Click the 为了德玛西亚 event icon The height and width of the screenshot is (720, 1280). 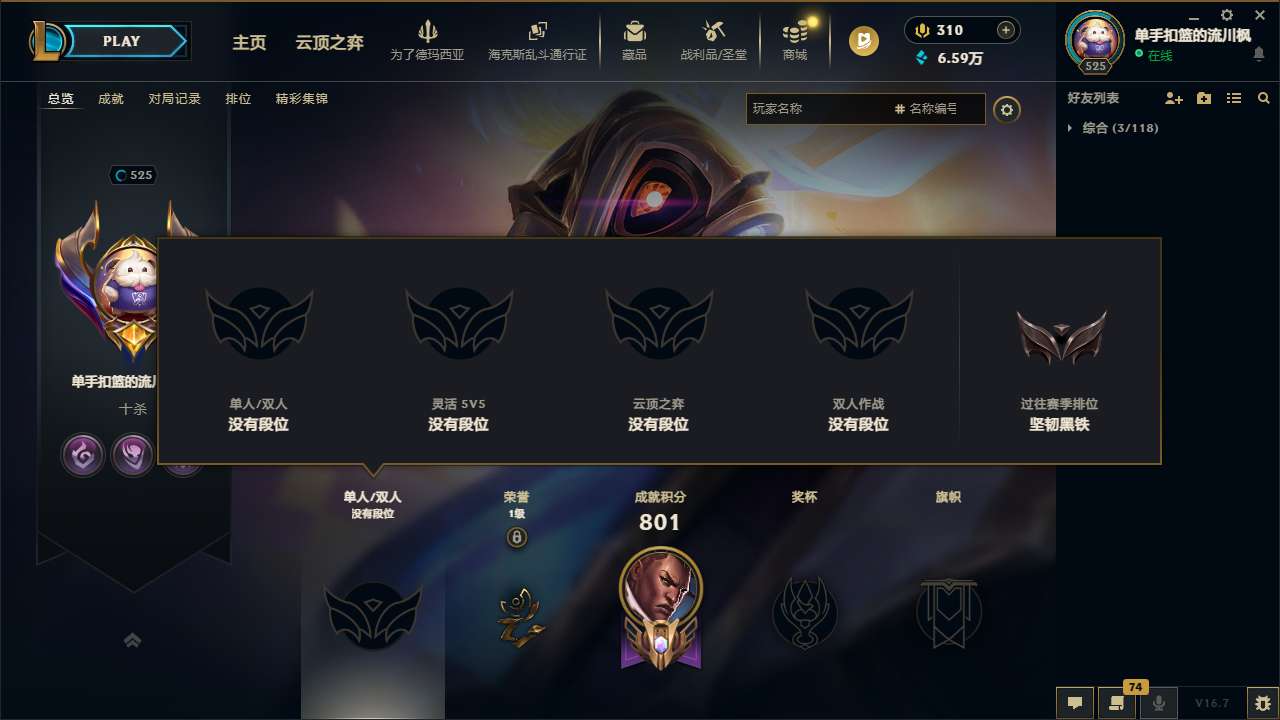(x=428, y=40)
